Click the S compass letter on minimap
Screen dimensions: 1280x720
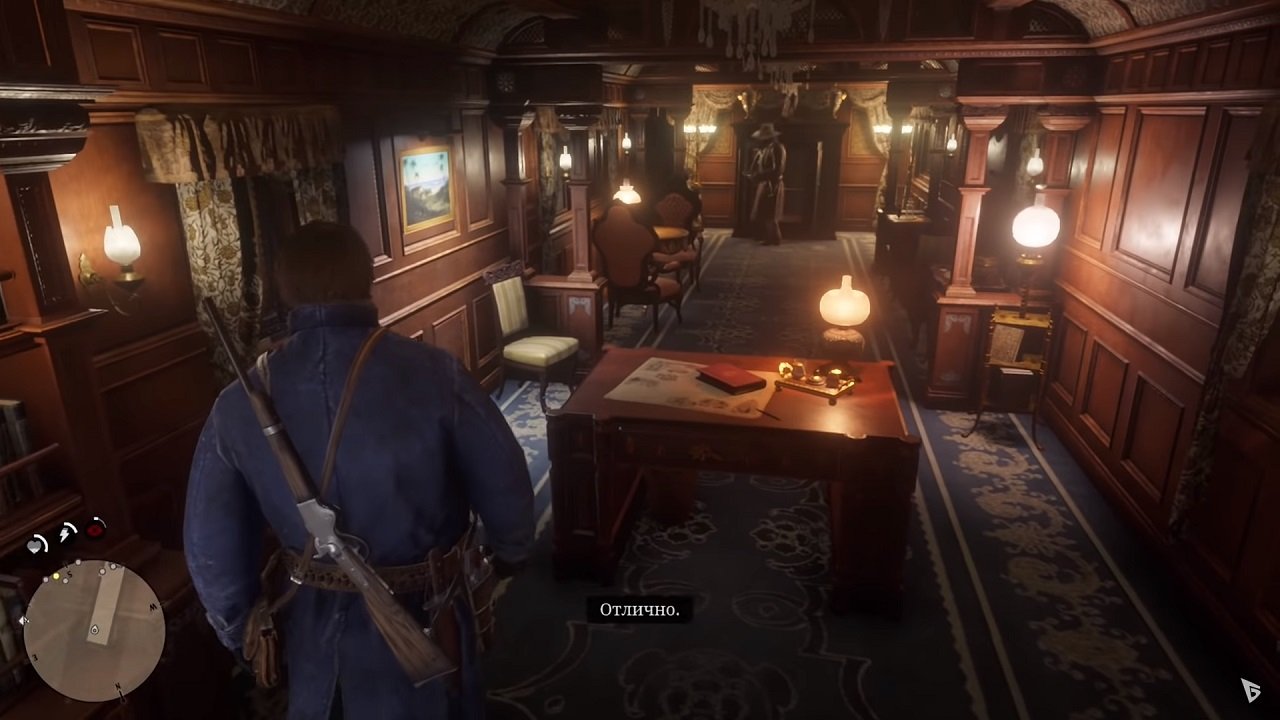(70, 573)
